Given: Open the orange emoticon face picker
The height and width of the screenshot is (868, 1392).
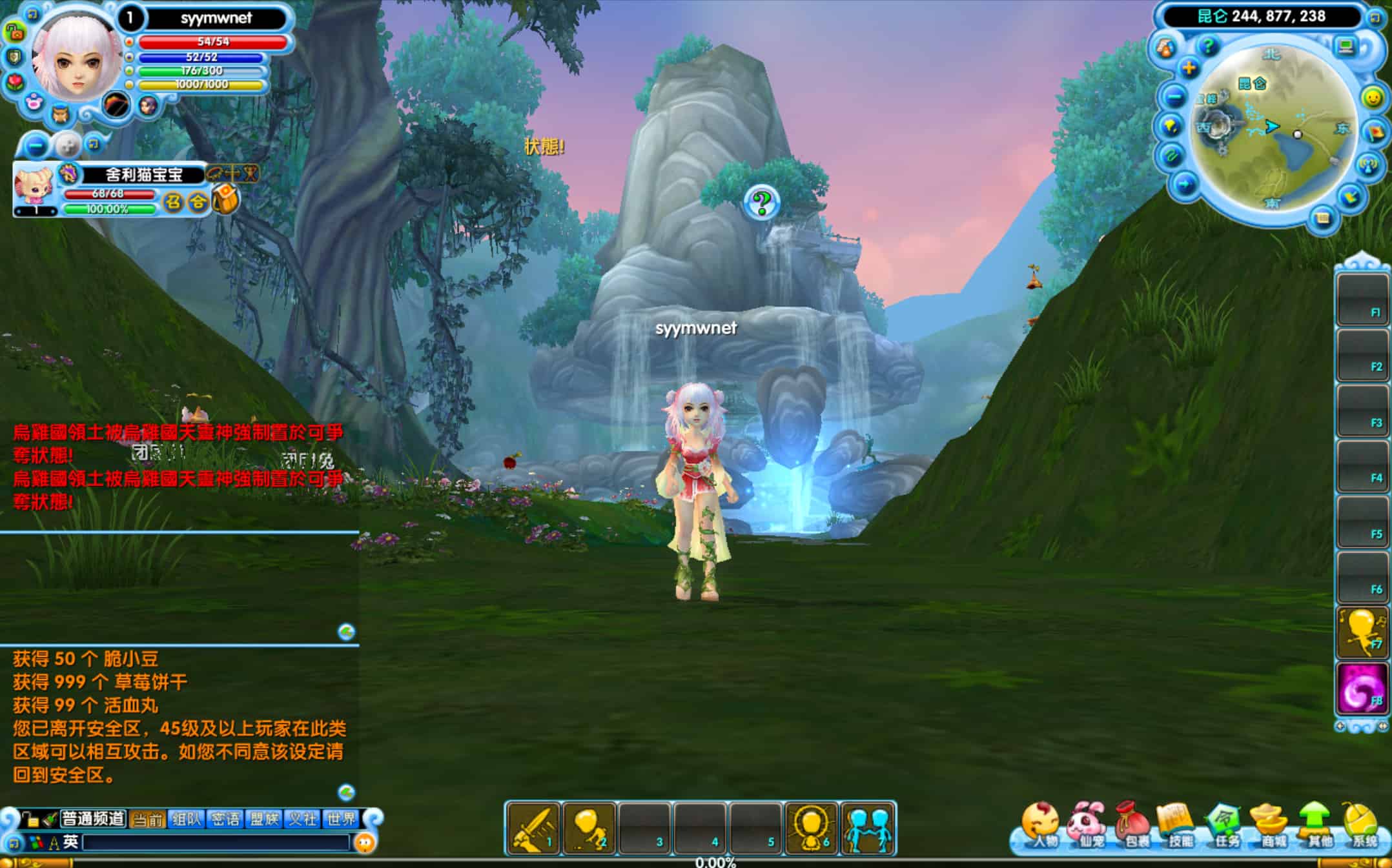Looking at the screenshot, I should (365, 842).
